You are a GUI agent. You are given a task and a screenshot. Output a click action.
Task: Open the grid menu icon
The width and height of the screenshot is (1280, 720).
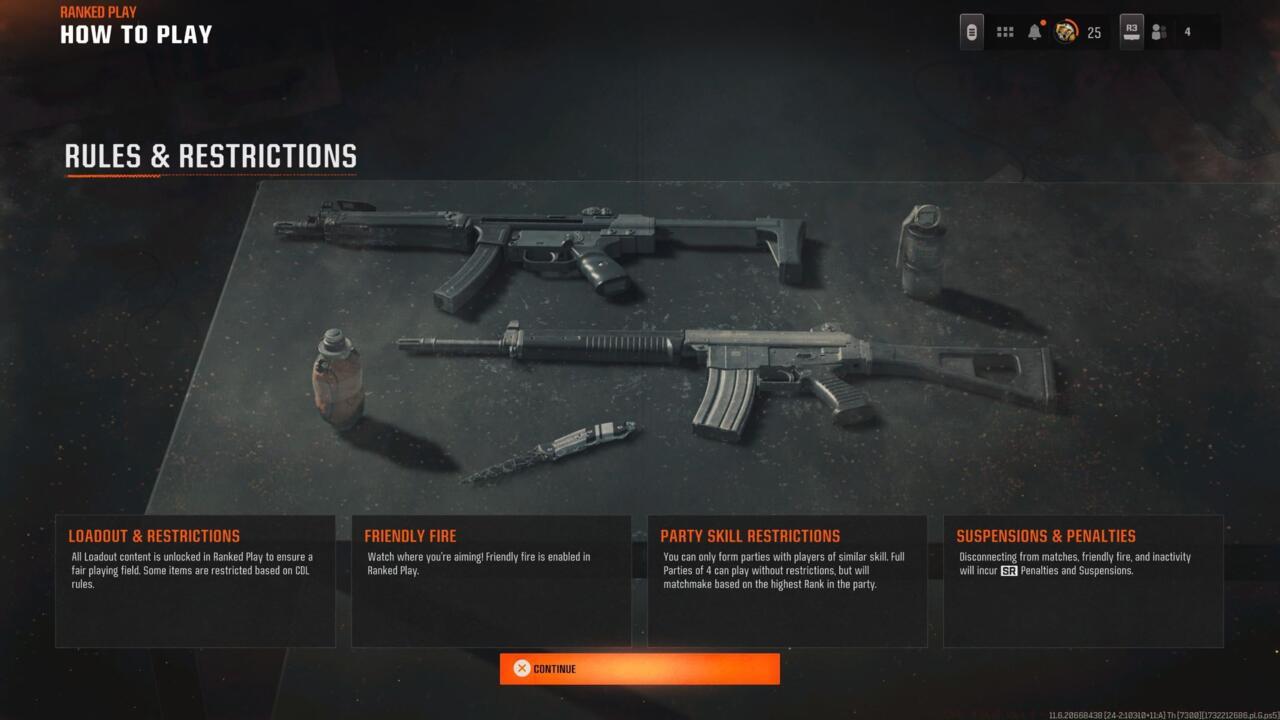pyautogui.click(x=1005, y=32)
